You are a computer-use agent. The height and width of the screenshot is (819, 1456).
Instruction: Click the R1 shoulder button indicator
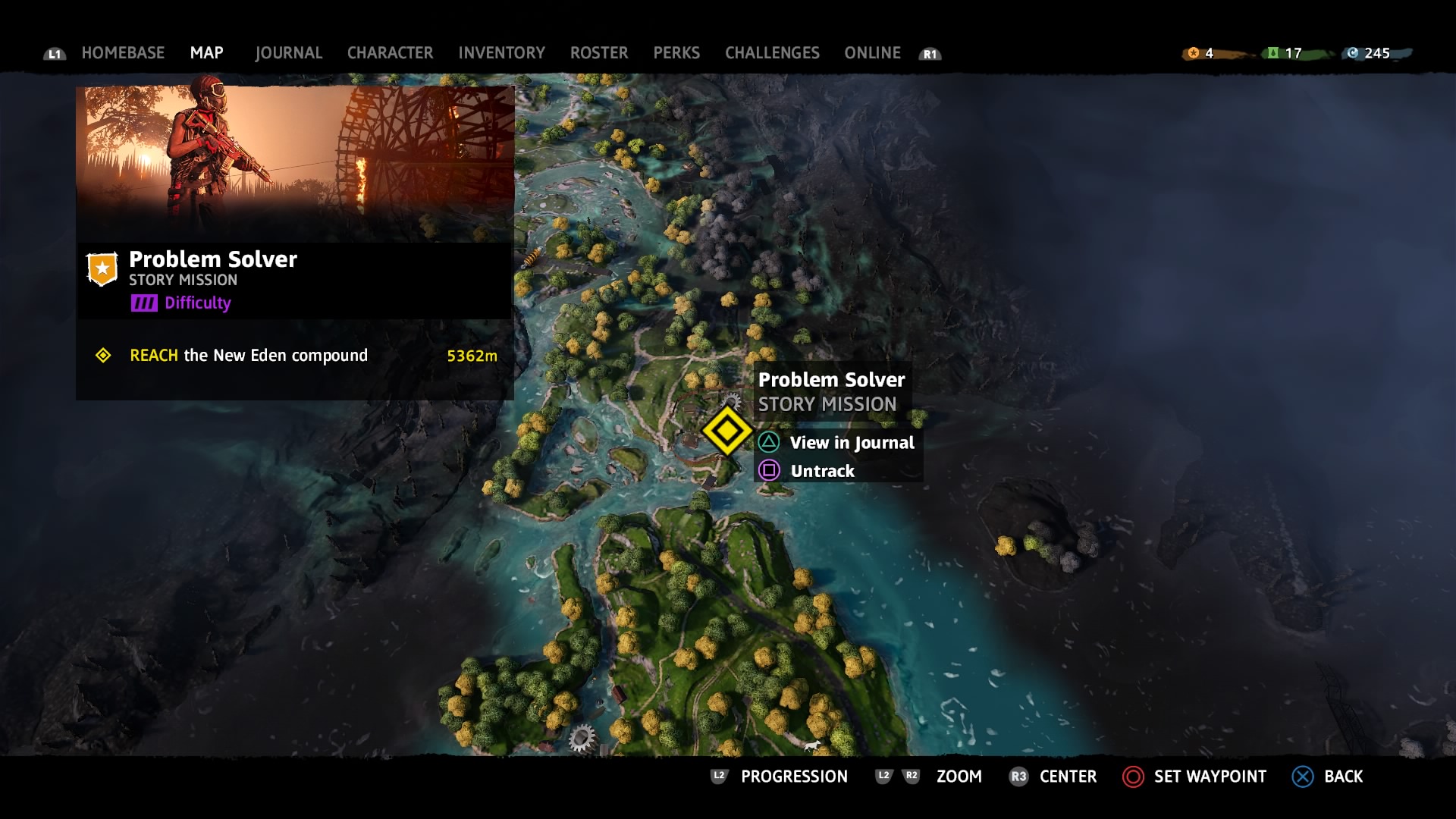(x=930, y=53)
